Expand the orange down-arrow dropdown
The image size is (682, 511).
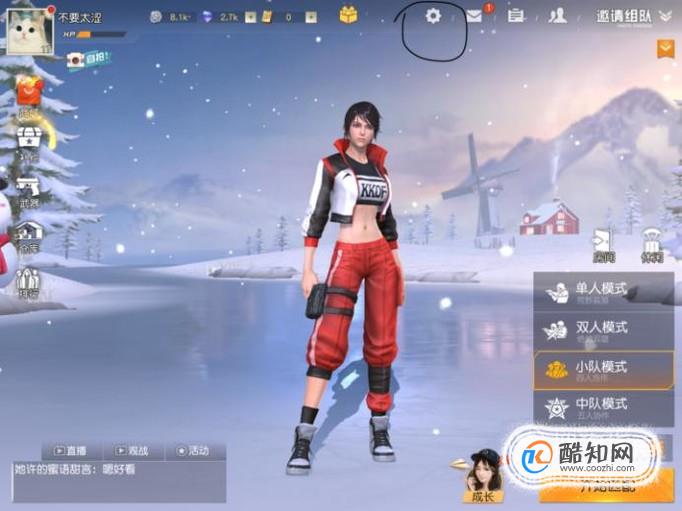coord(666,48)
